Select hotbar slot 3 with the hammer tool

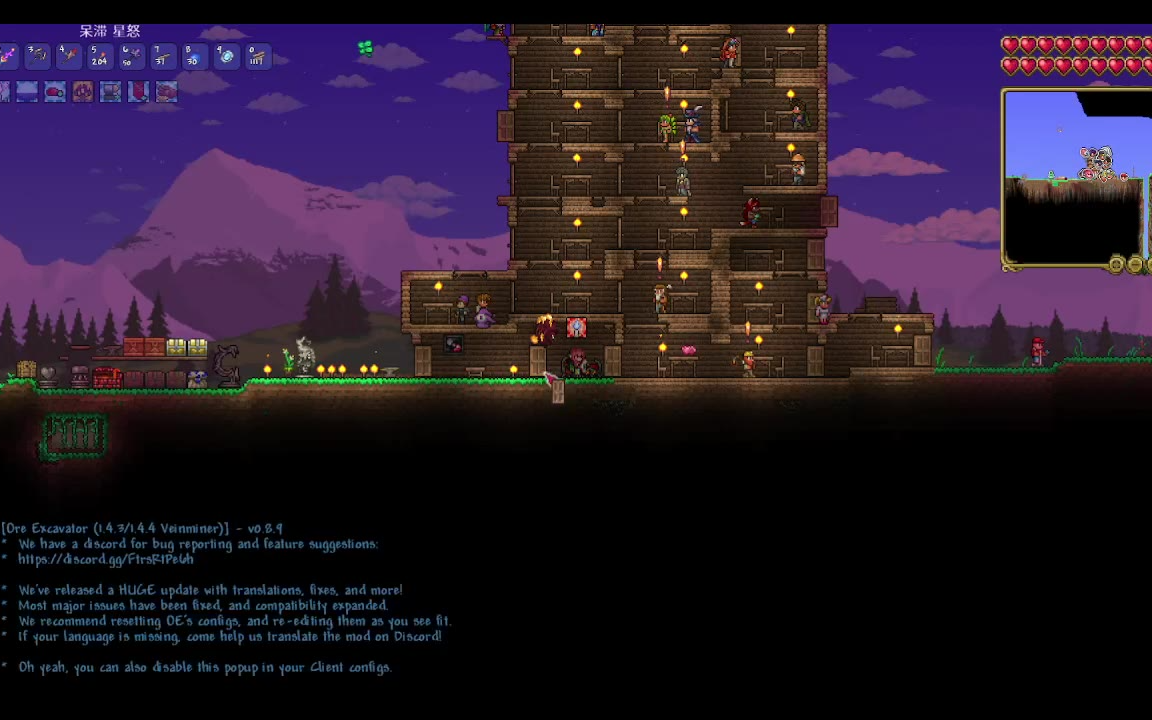click(37, 56)
